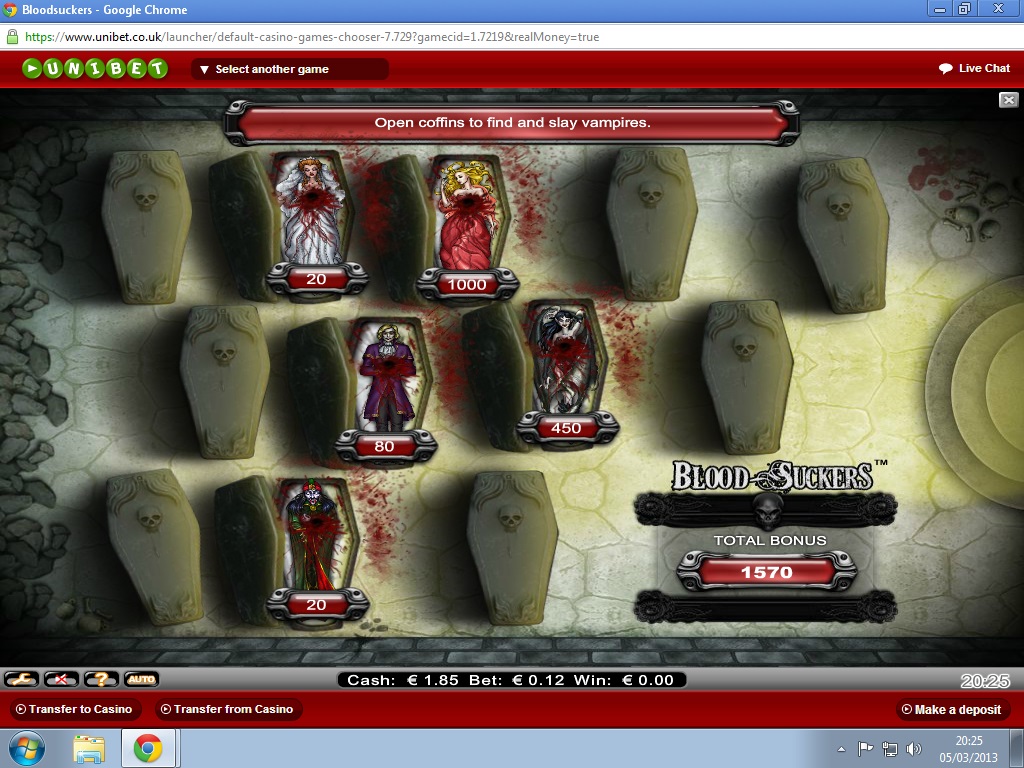Close the Chrome browser window
The height and width of the screenshot is (768, 1024).
click(996, 8)
